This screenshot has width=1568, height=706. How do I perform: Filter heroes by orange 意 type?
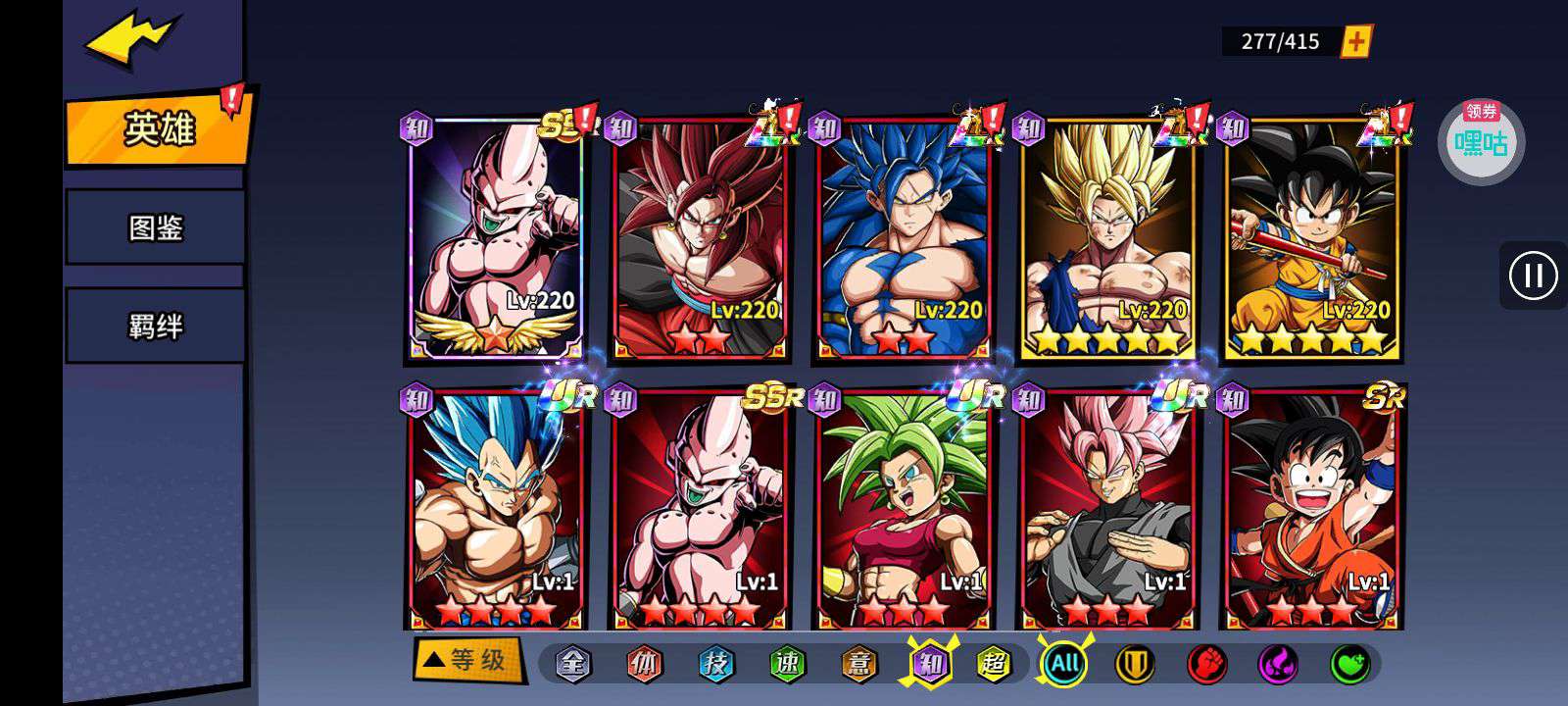coord(858,664)
